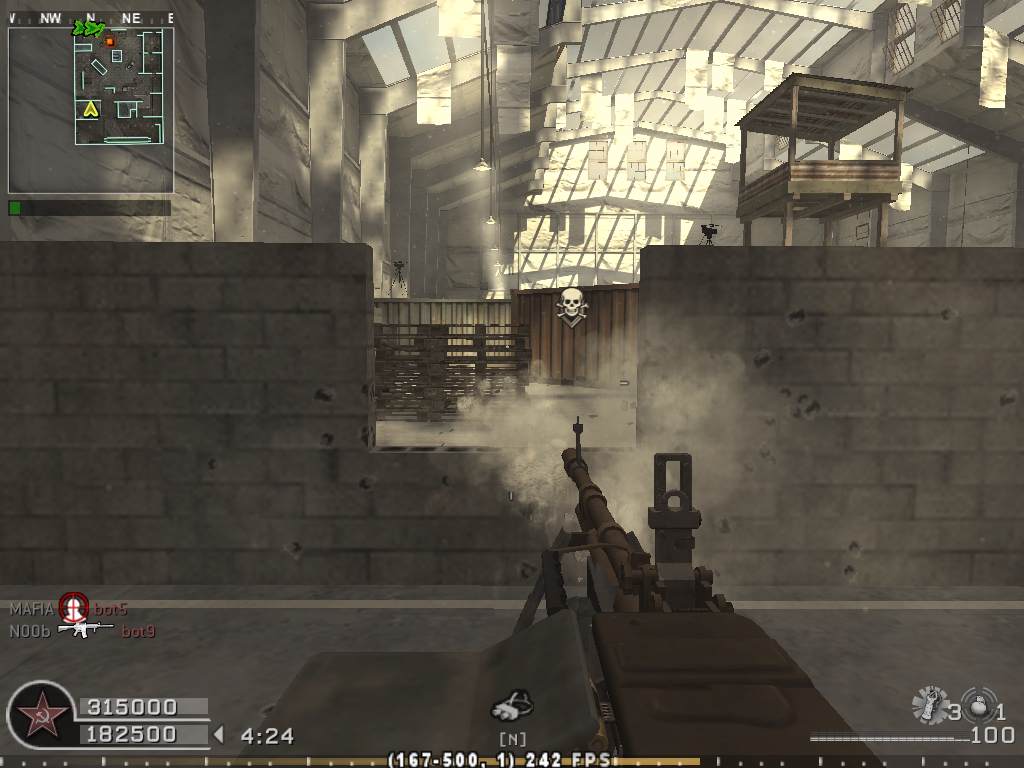Select the green teammate arrows on the minimap

[87, 29]
